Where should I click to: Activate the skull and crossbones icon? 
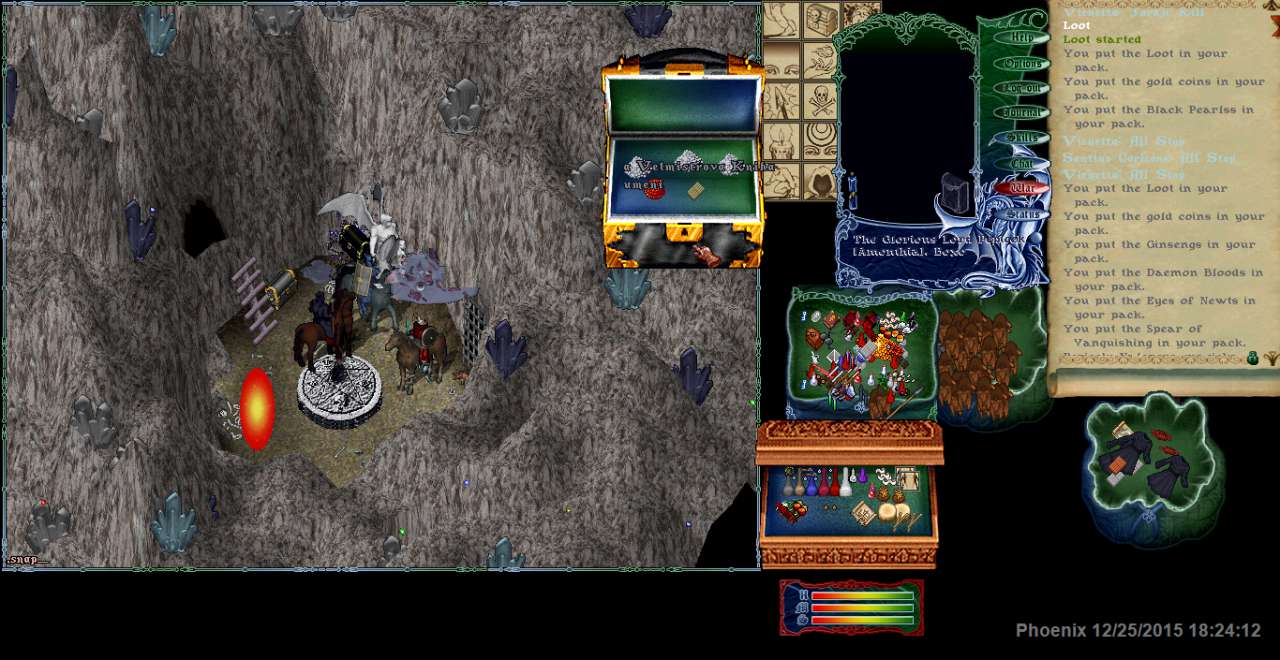pyautogui.click(x=821, y=100)
